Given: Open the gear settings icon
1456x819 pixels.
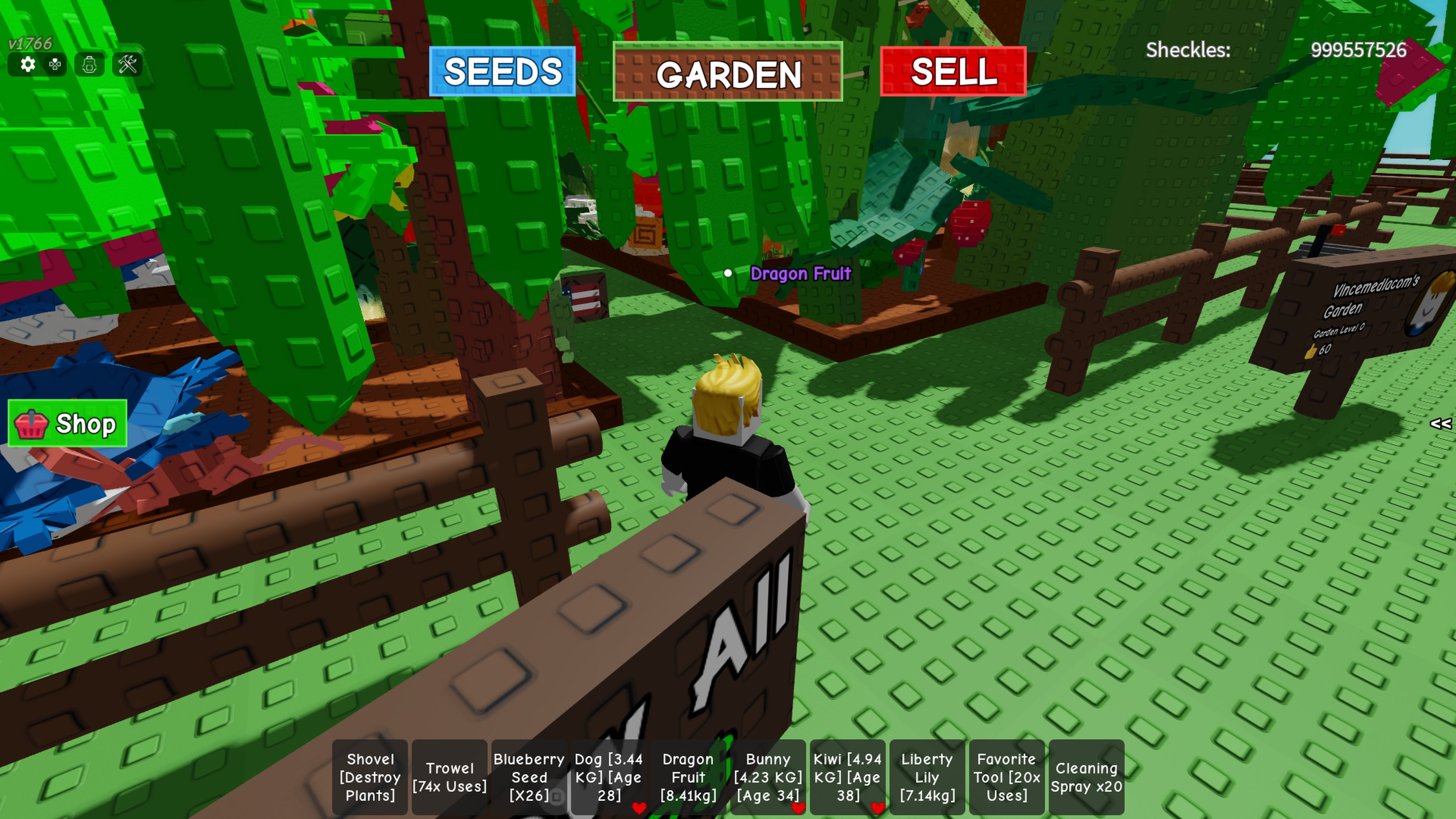Looking at the screenshot, I should pos(28,64).
